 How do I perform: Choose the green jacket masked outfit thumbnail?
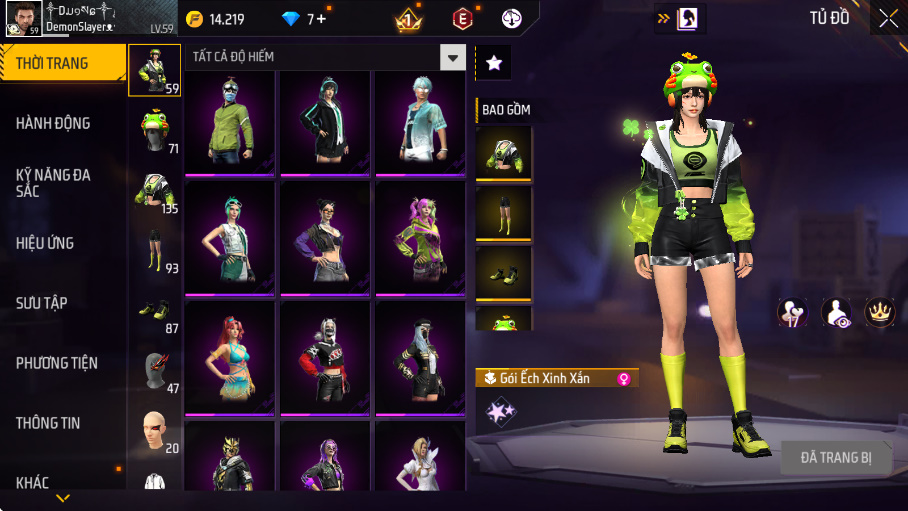tap(229, 123)
